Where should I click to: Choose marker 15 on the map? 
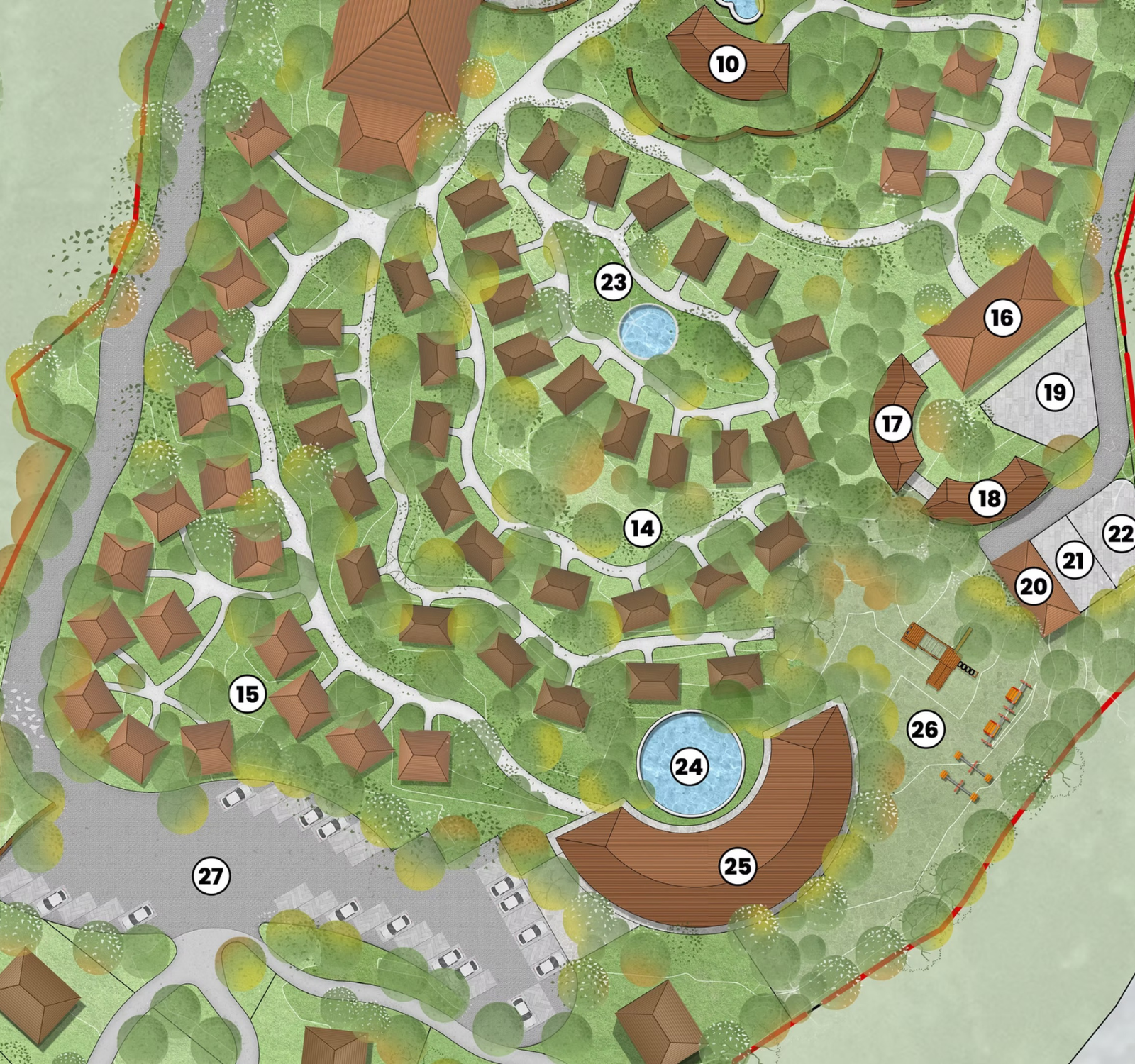(x=248, y=694)
